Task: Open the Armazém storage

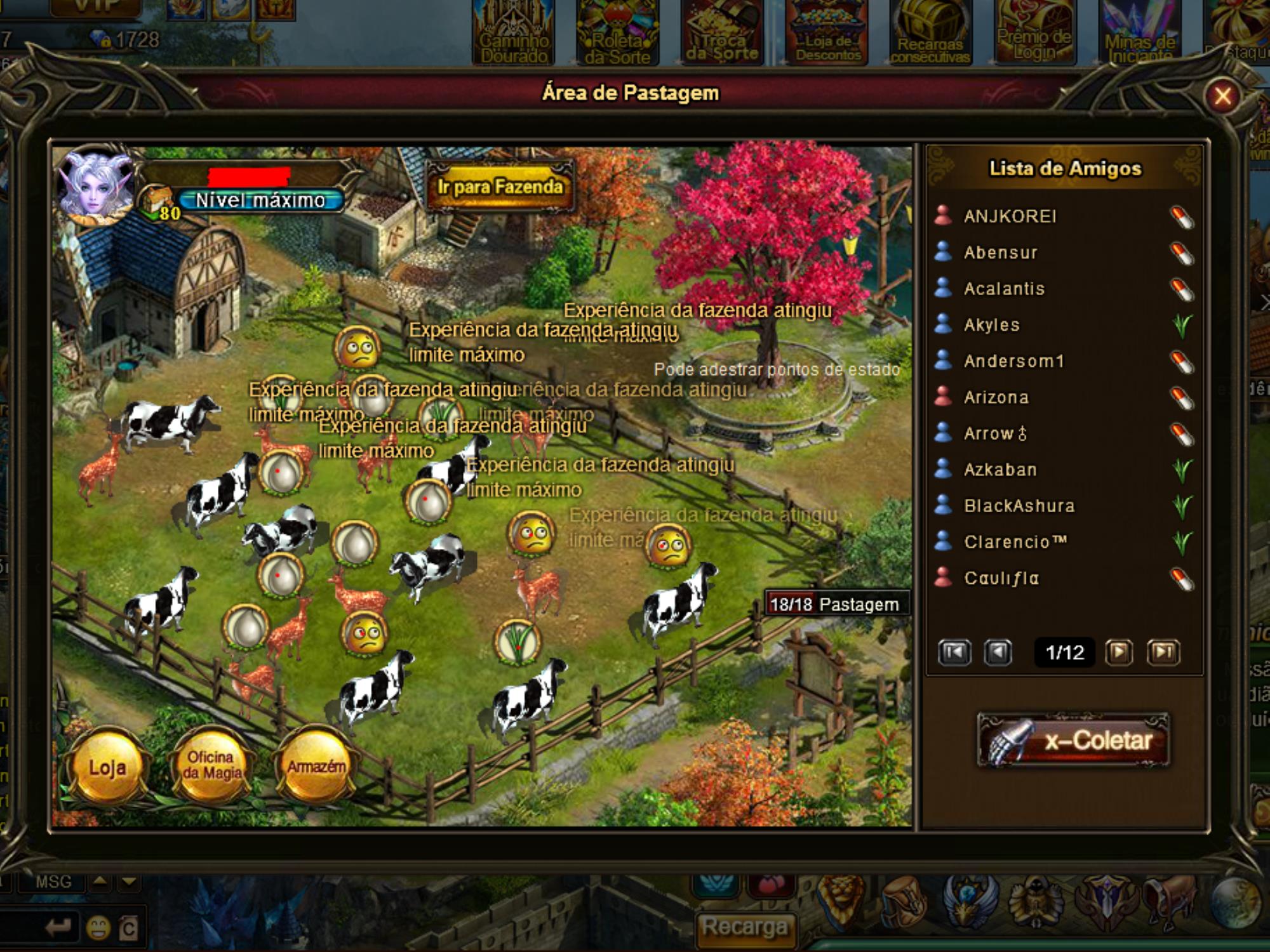Action: (x=316, y=767)
